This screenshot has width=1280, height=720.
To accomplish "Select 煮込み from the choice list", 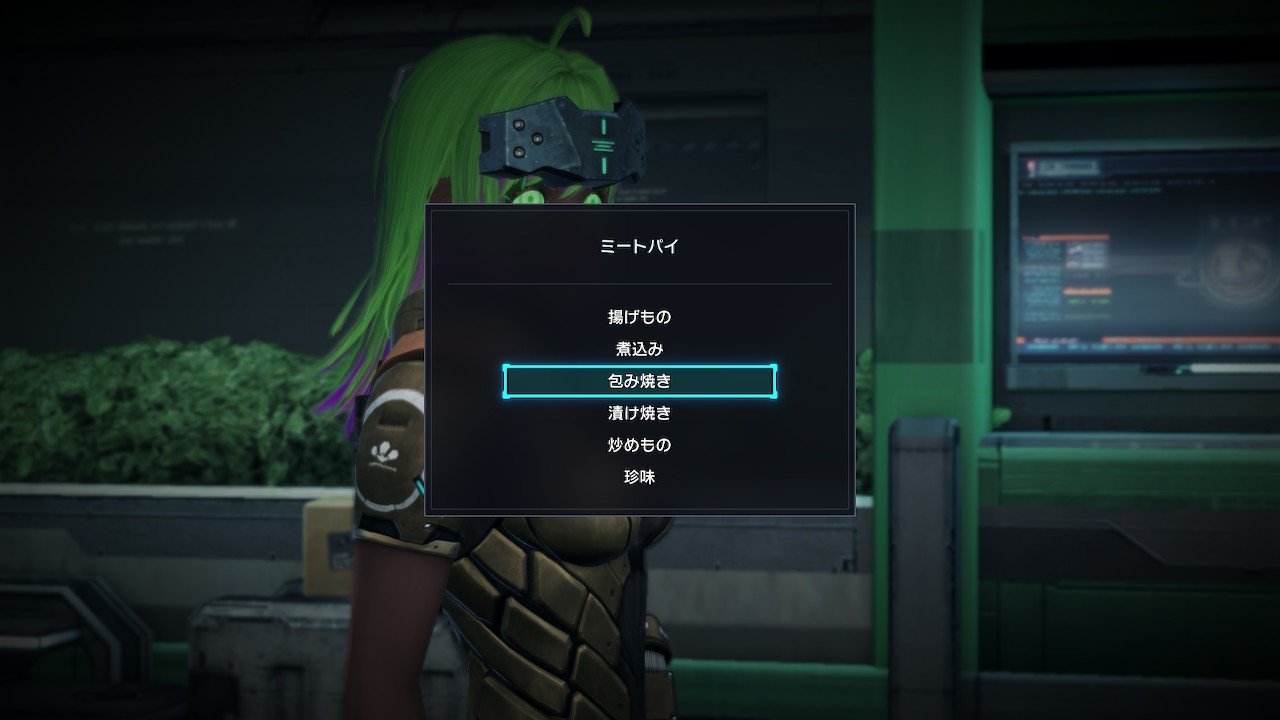I will tap(639, 349).
